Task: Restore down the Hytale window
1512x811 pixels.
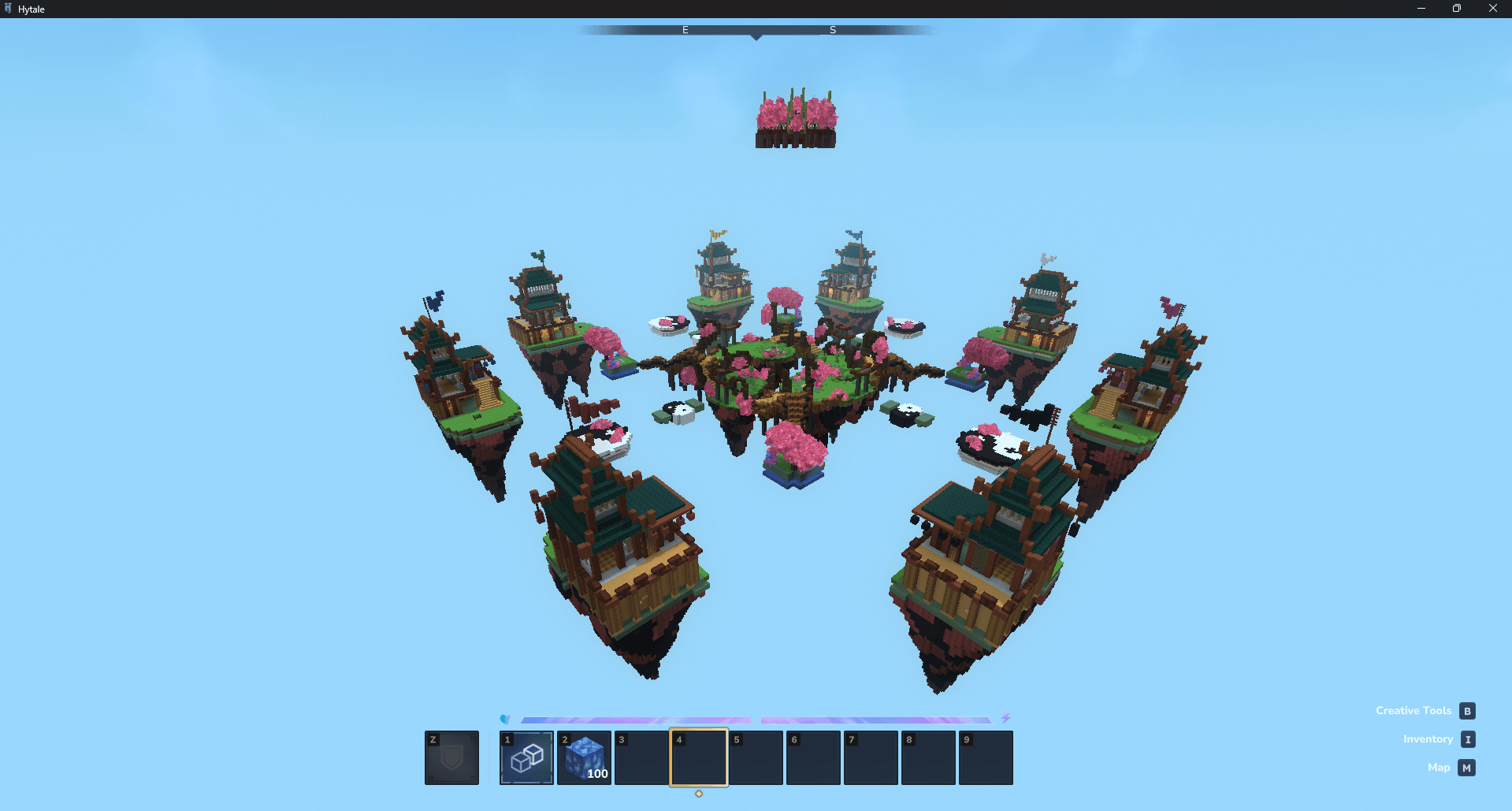Action: click(x=1456, y=9)
